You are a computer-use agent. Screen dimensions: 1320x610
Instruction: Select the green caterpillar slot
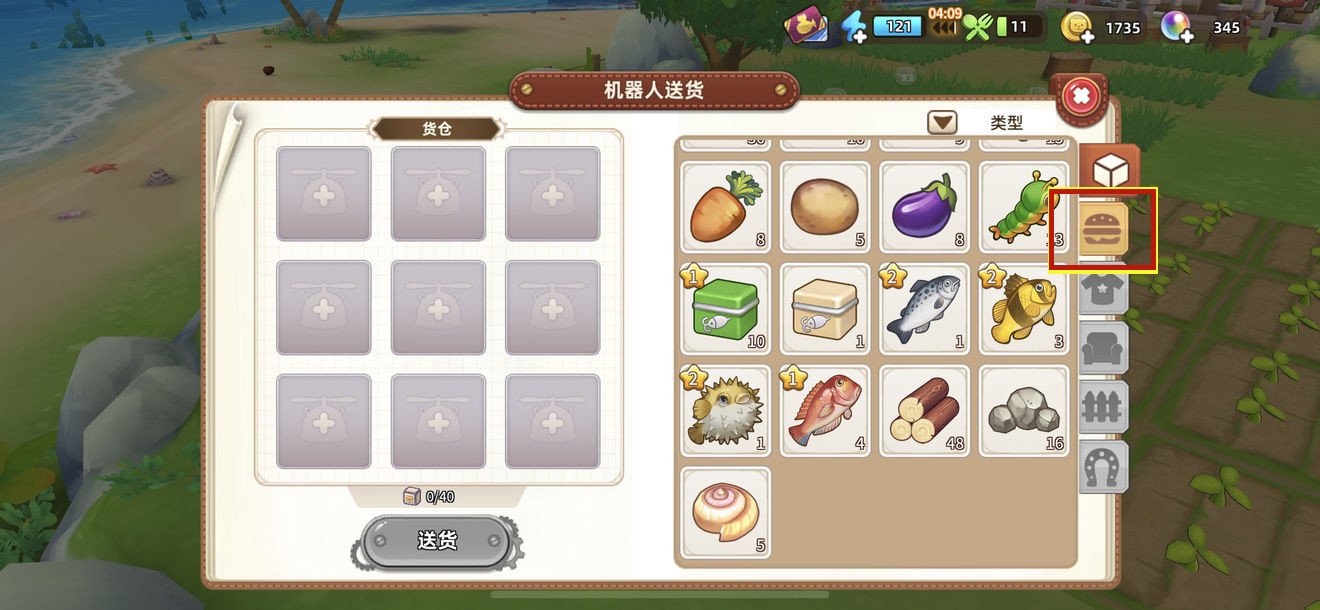[1023, 208]
